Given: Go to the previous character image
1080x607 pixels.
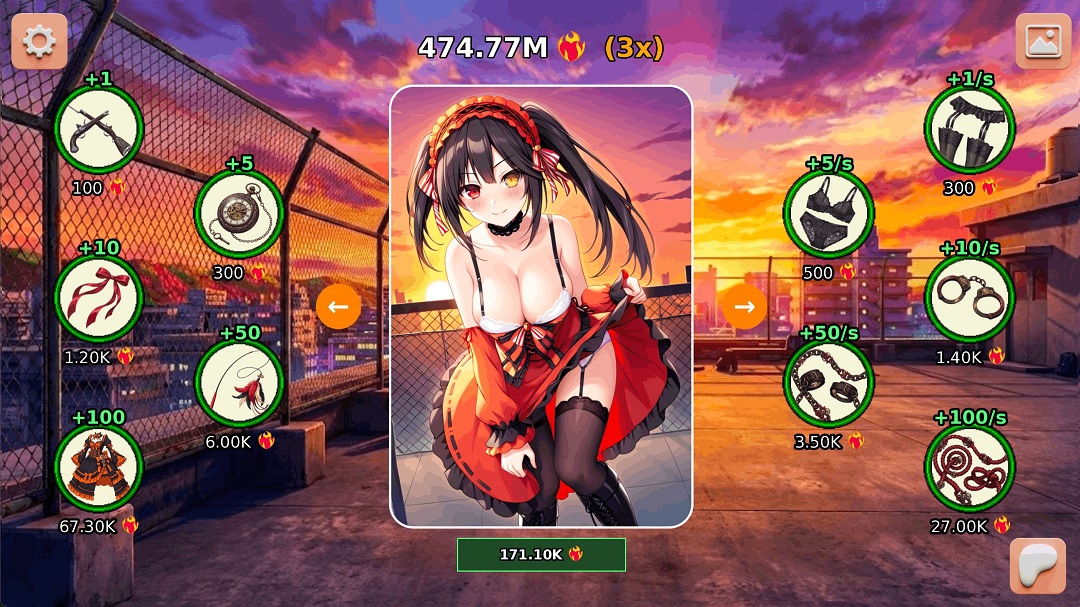Looking at the screenshot, I should 338,307.
